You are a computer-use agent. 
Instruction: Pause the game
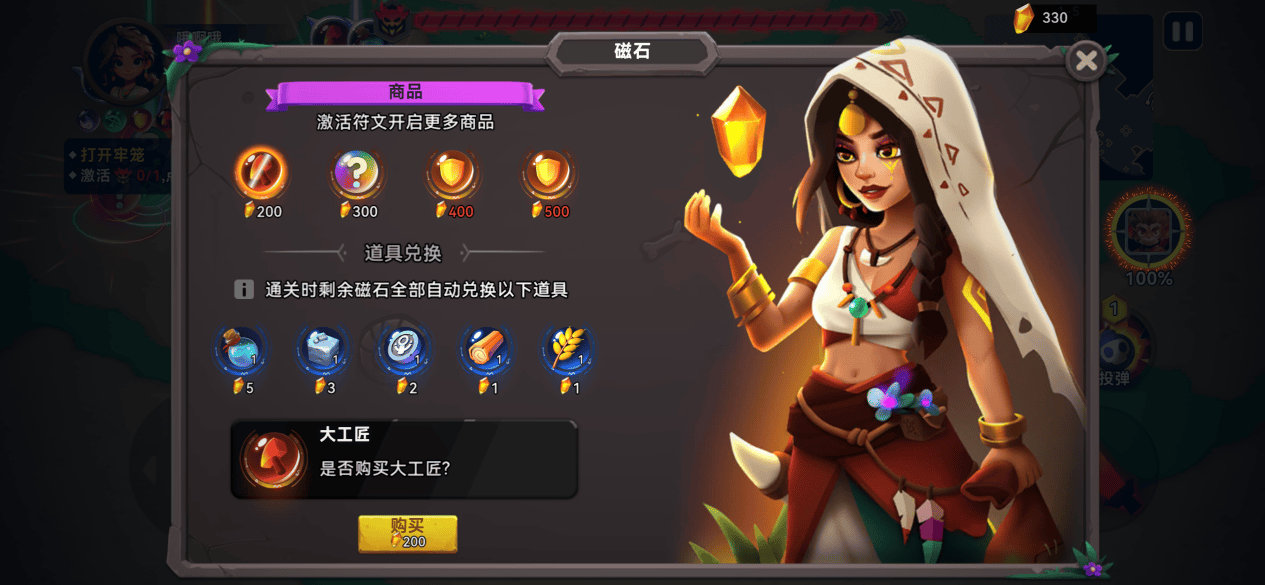point(1182,32)
